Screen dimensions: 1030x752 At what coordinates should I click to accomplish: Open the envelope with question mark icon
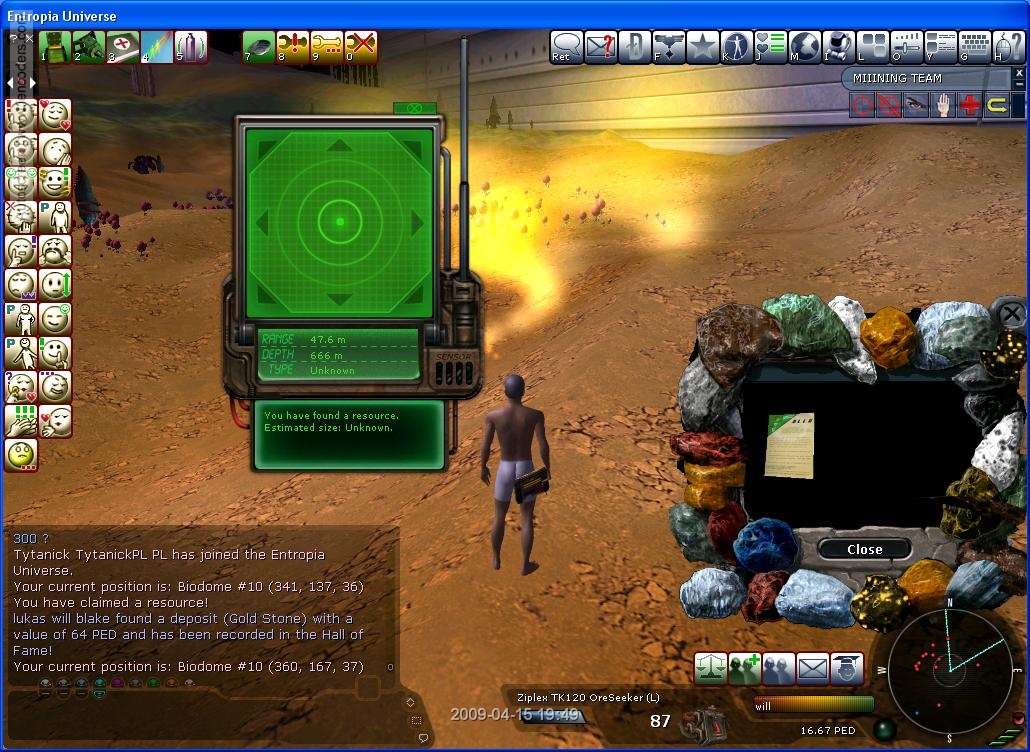[x=600, y=46]
